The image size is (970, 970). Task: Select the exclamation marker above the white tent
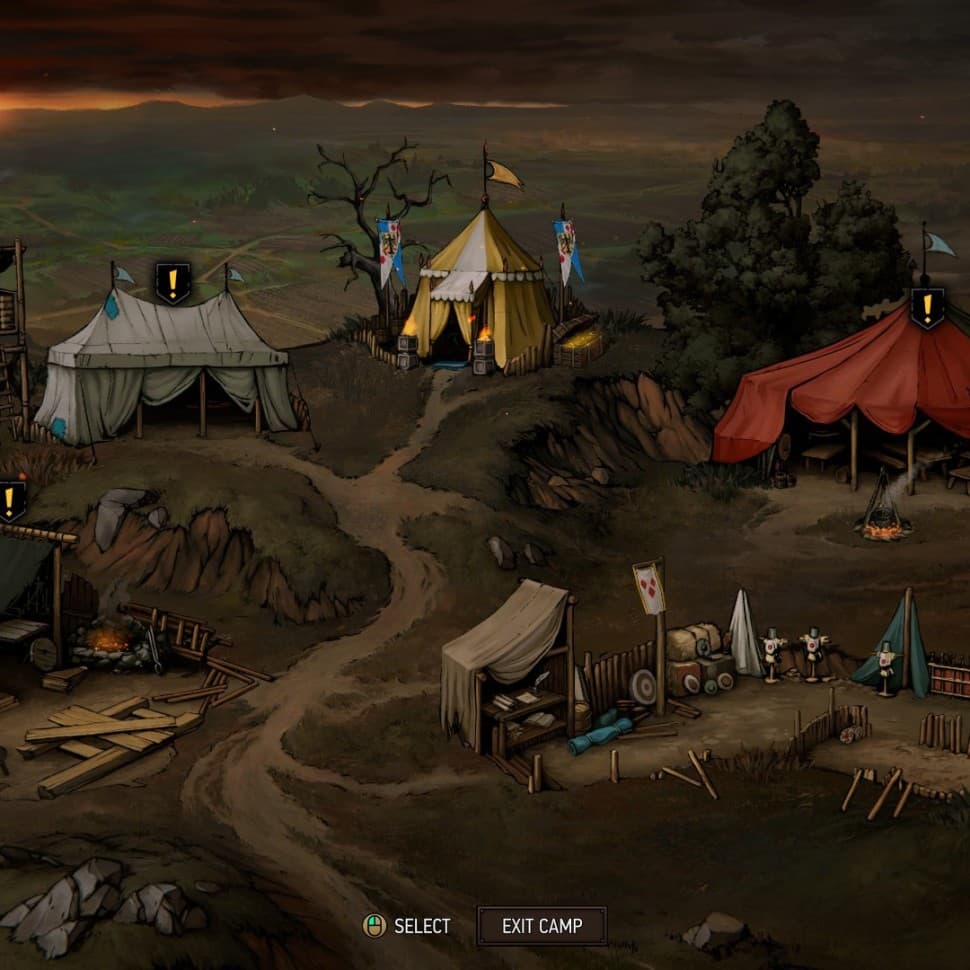click(173, 283)
